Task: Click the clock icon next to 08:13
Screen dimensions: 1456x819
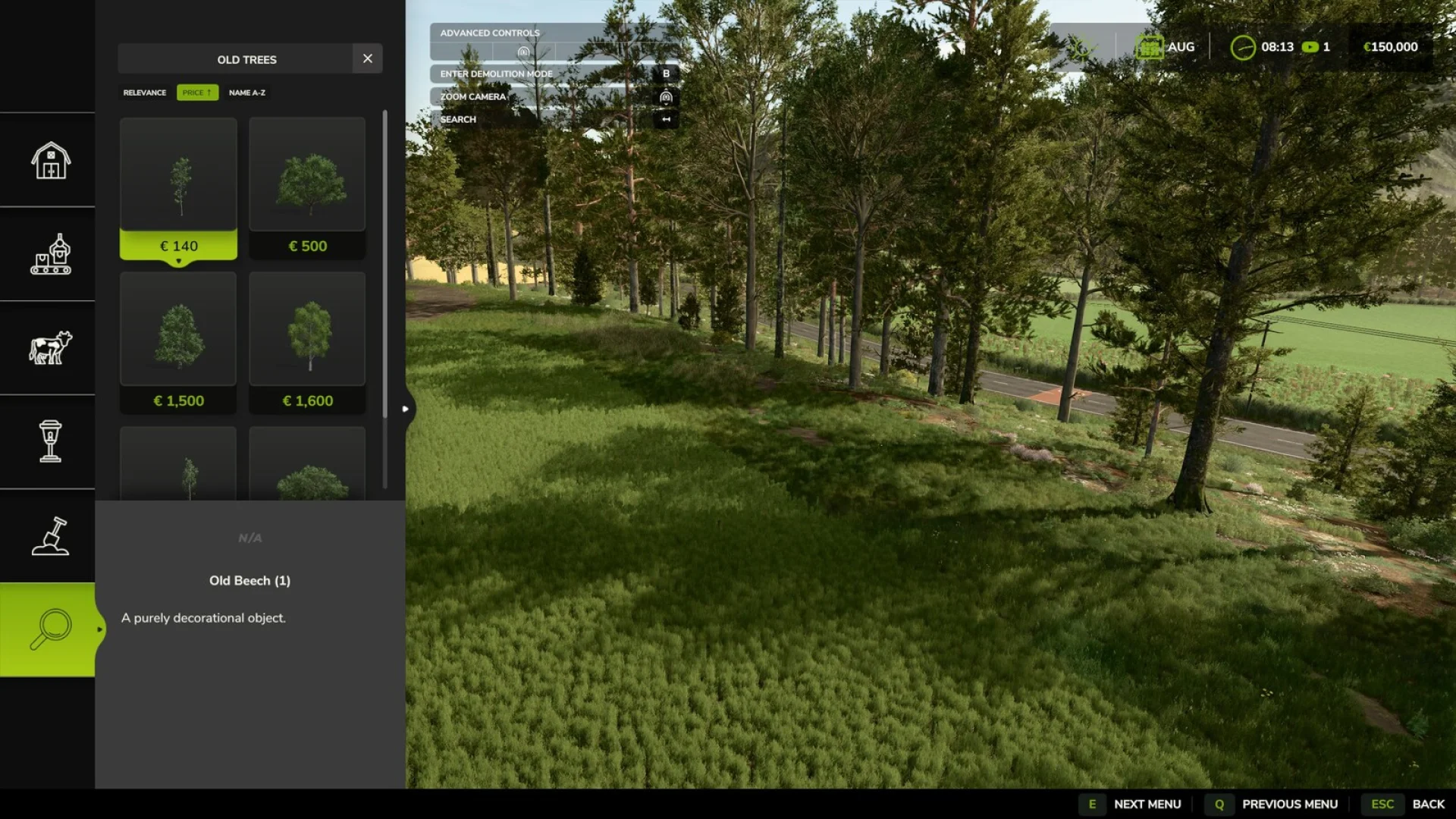Action: [1242, 46]
